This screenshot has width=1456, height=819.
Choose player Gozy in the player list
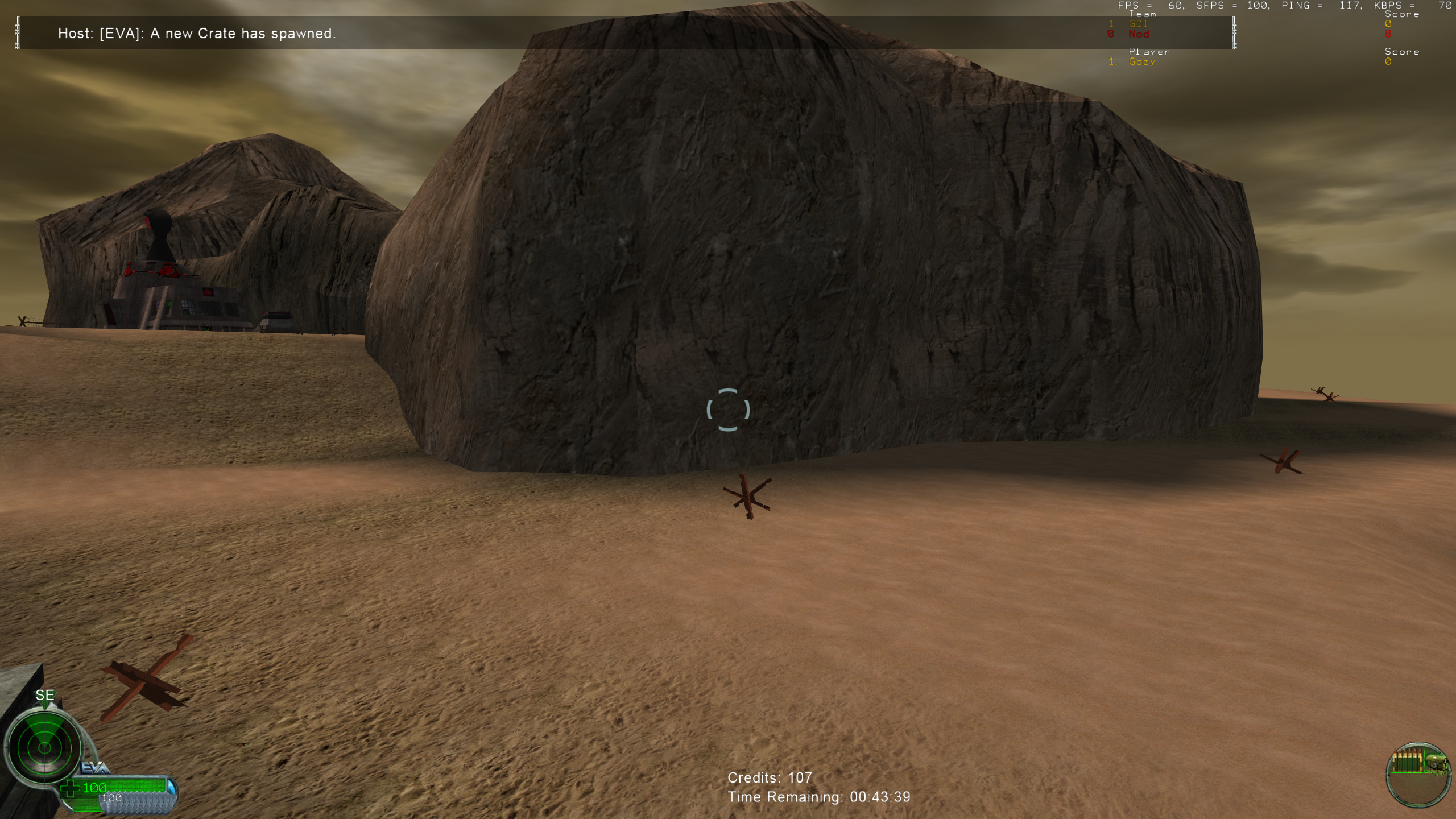1142,62
